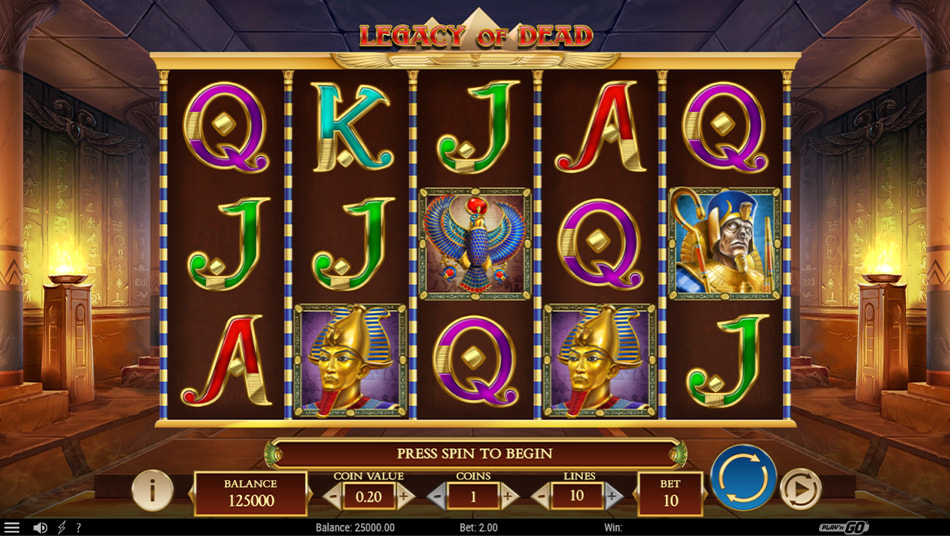Toggle the lightning bolt fast-play option
Screen dimensions: 950x536
[x=61, y=527]
